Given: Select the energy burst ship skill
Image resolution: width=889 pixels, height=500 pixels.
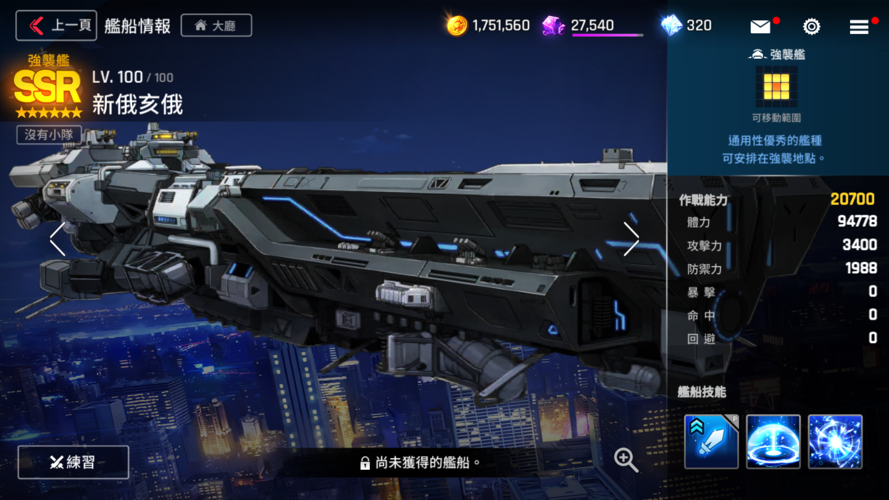Looking at the screenshot, I should (835, 441).
